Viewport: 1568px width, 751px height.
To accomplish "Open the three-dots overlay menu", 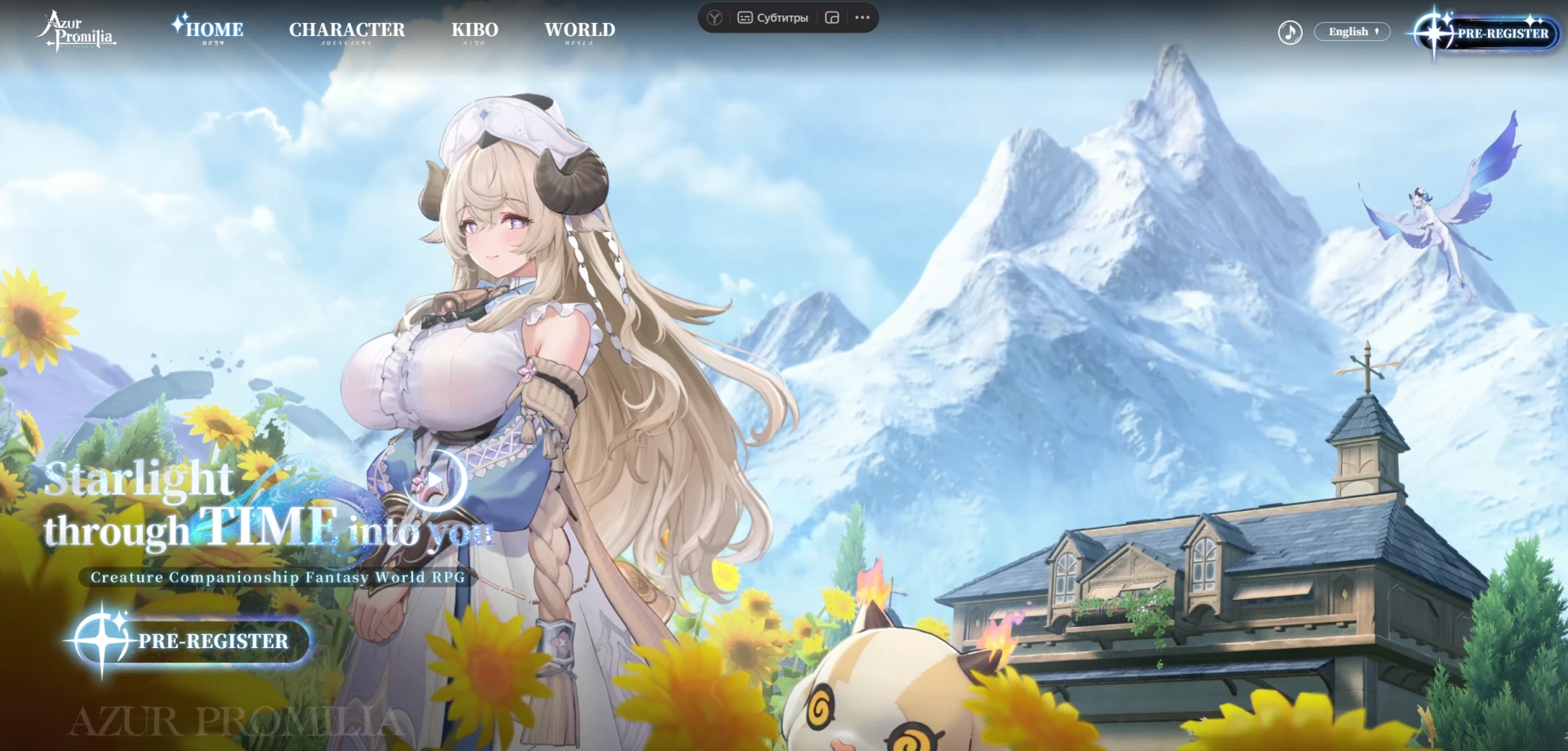I will tap(862, 18).
